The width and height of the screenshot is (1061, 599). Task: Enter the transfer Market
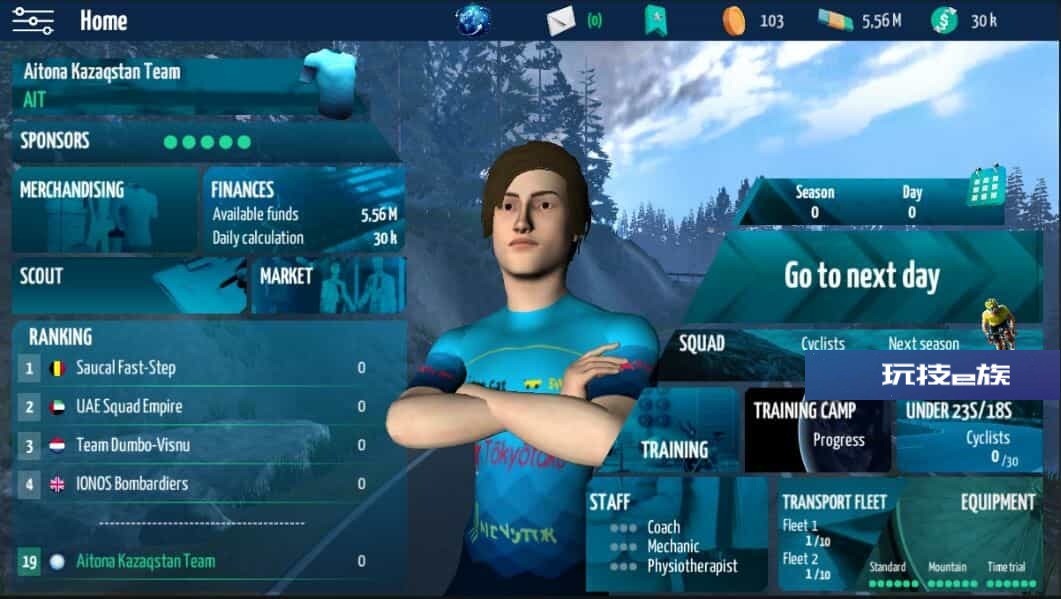328,285
